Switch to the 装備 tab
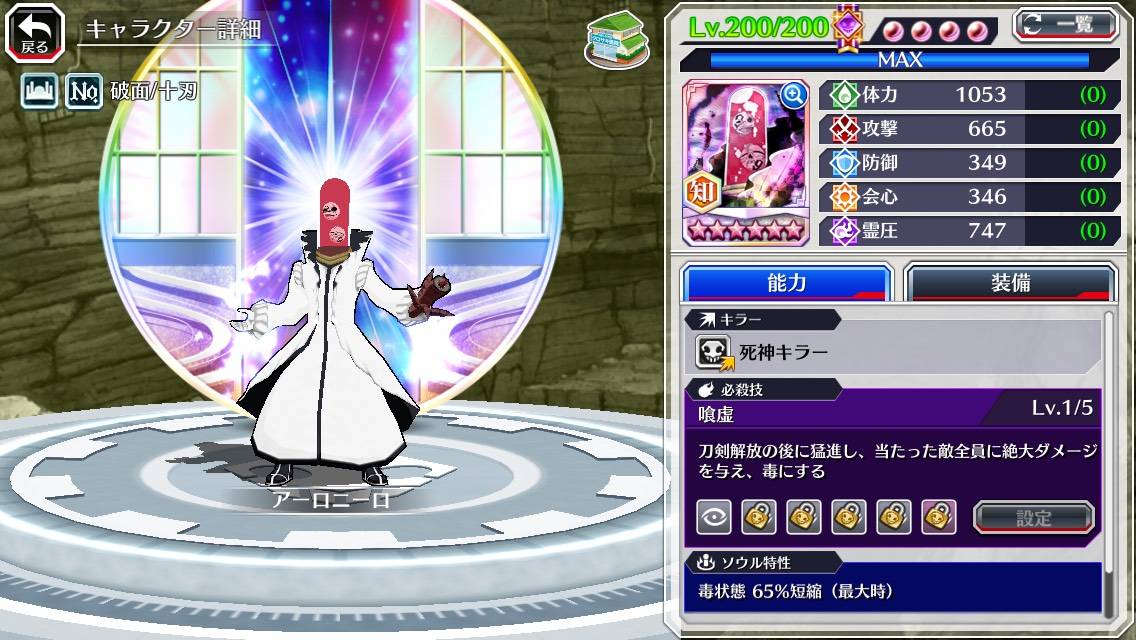The image size is (1136, 640). point(1010,282)
